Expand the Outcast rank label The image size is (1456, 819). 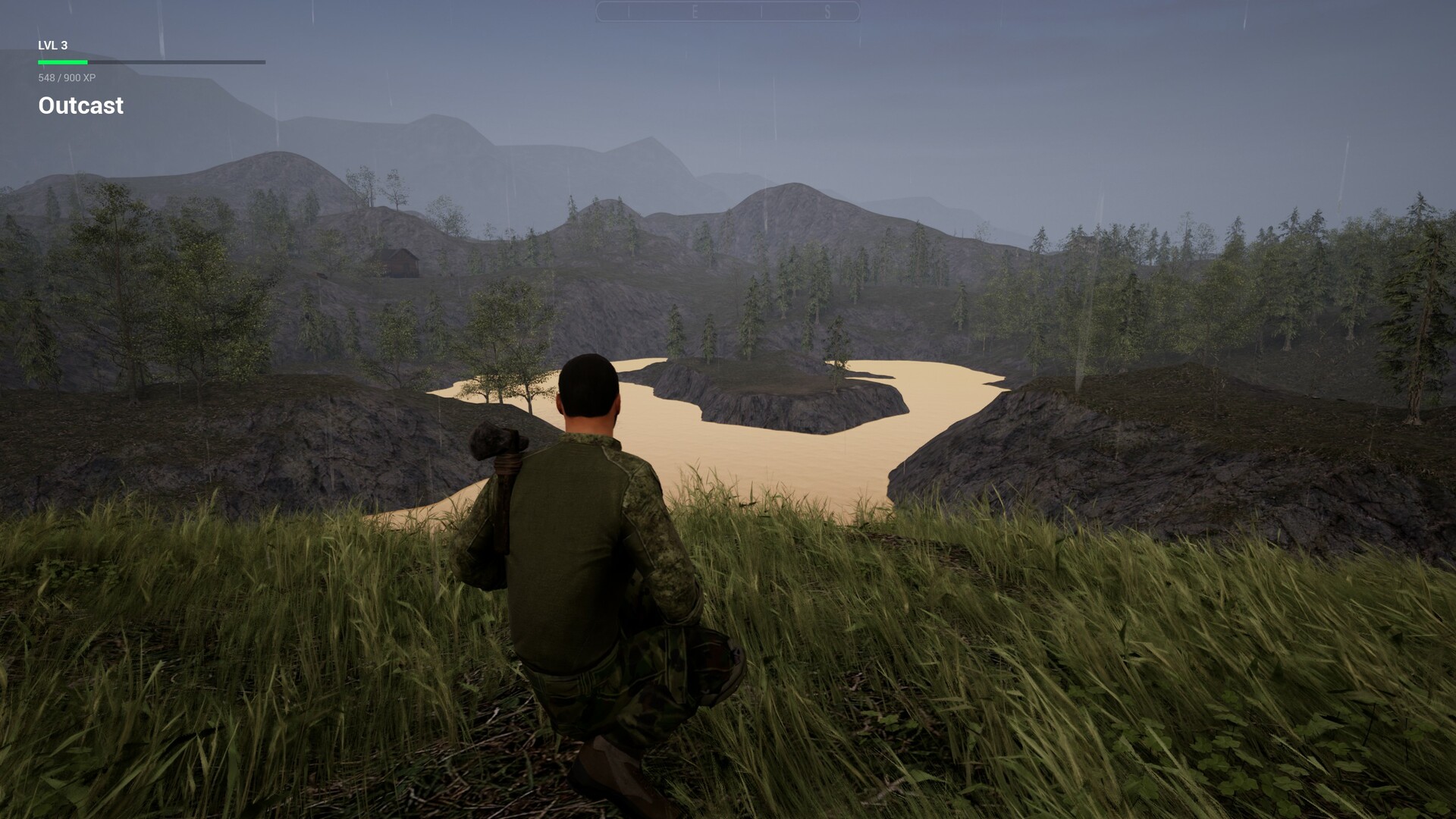coord(80,105)
